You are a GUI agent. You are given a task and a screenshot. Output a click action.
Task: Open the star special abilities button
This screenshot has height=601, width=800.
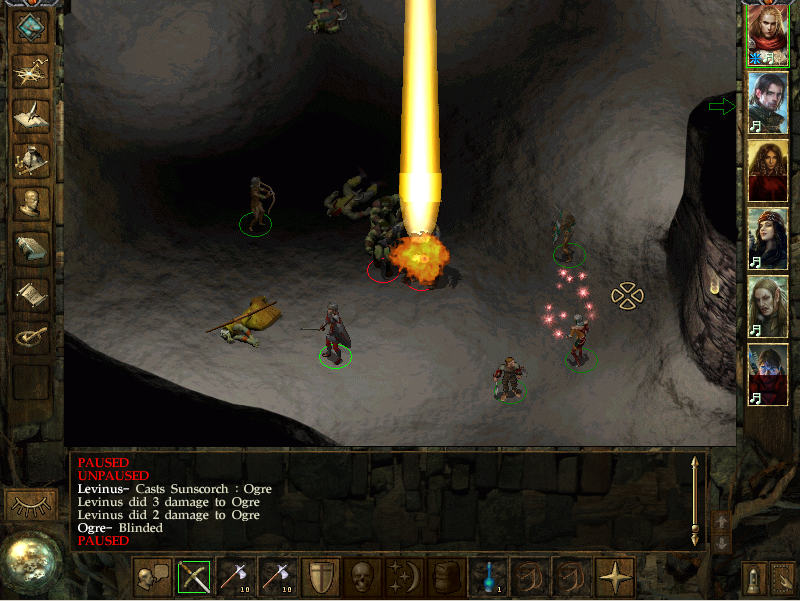(613, 577)
